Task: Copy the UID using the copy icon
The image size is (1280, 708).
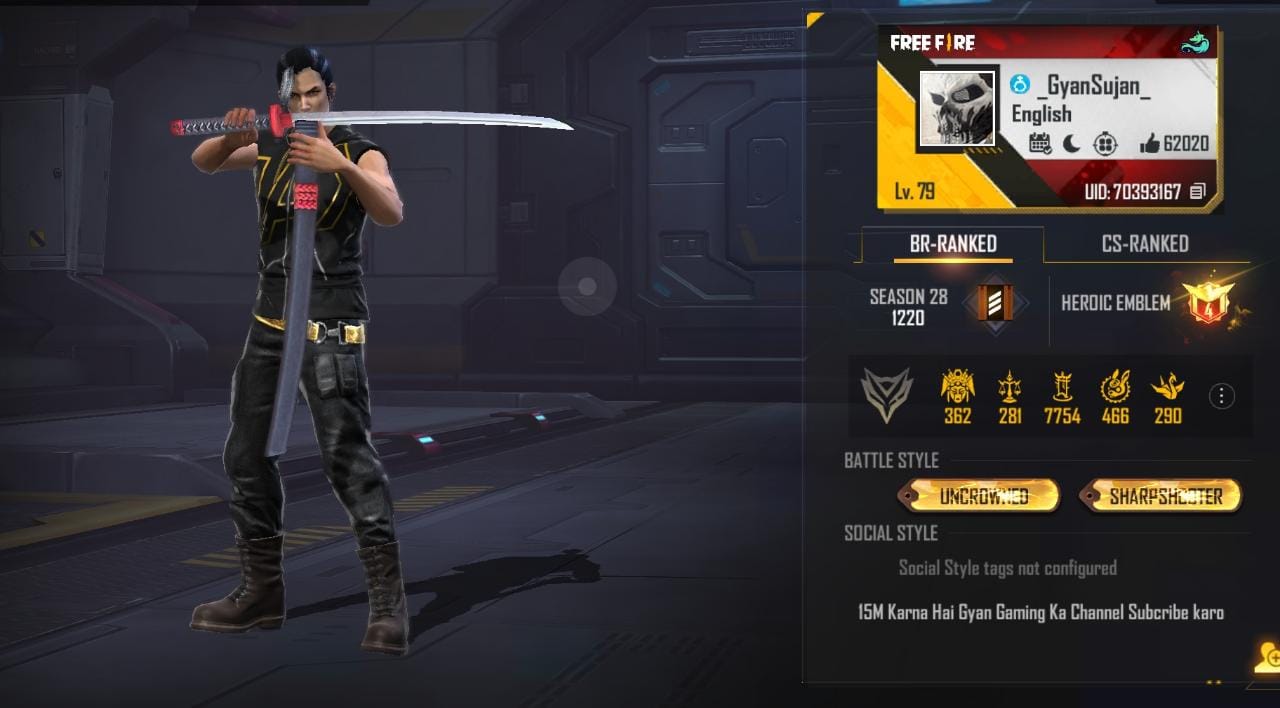Action: [1198, 192]
